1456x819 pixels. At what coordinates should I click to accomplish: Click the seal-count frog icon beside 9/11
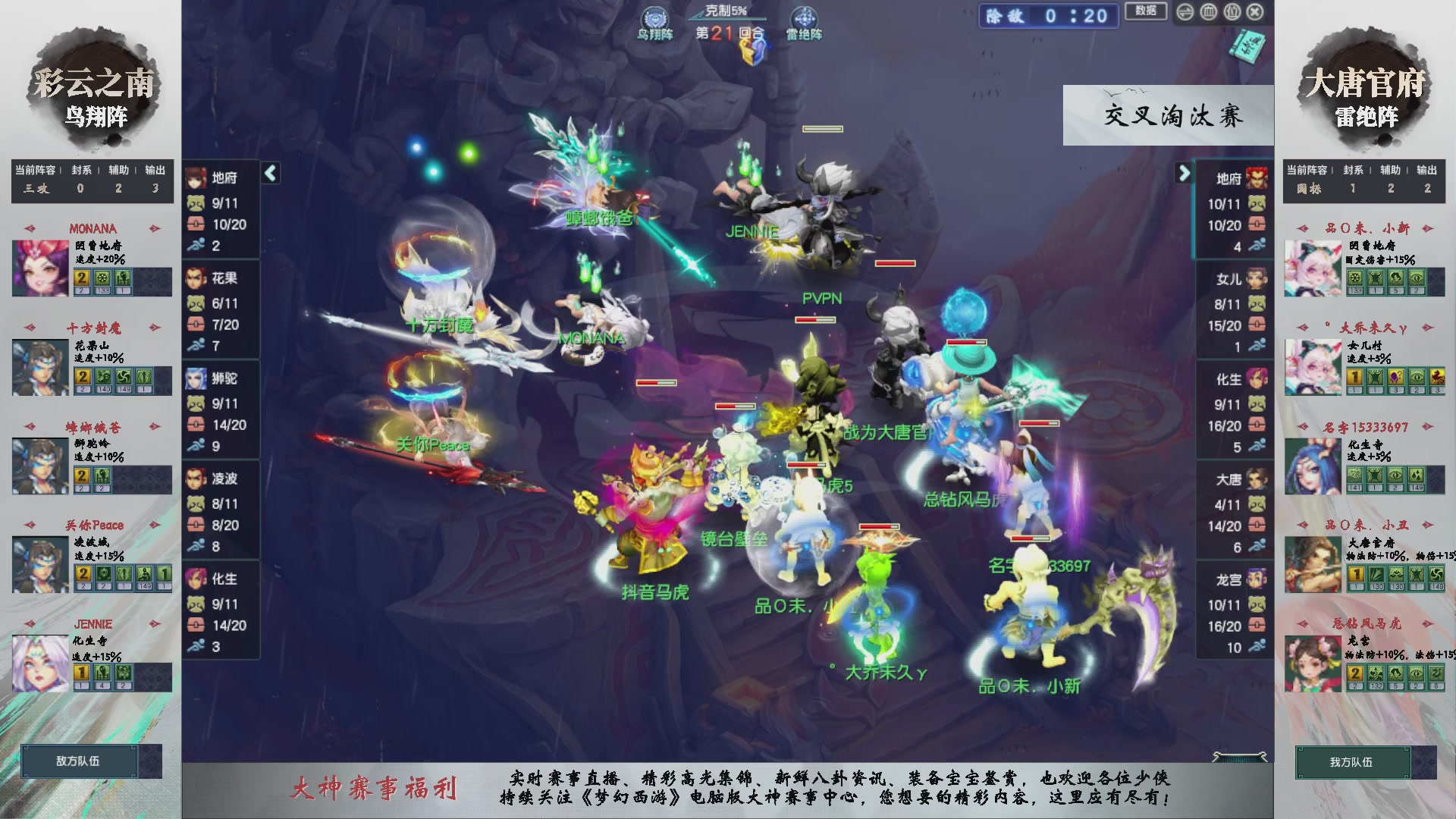pyautogui.click(x=196, y=204)
